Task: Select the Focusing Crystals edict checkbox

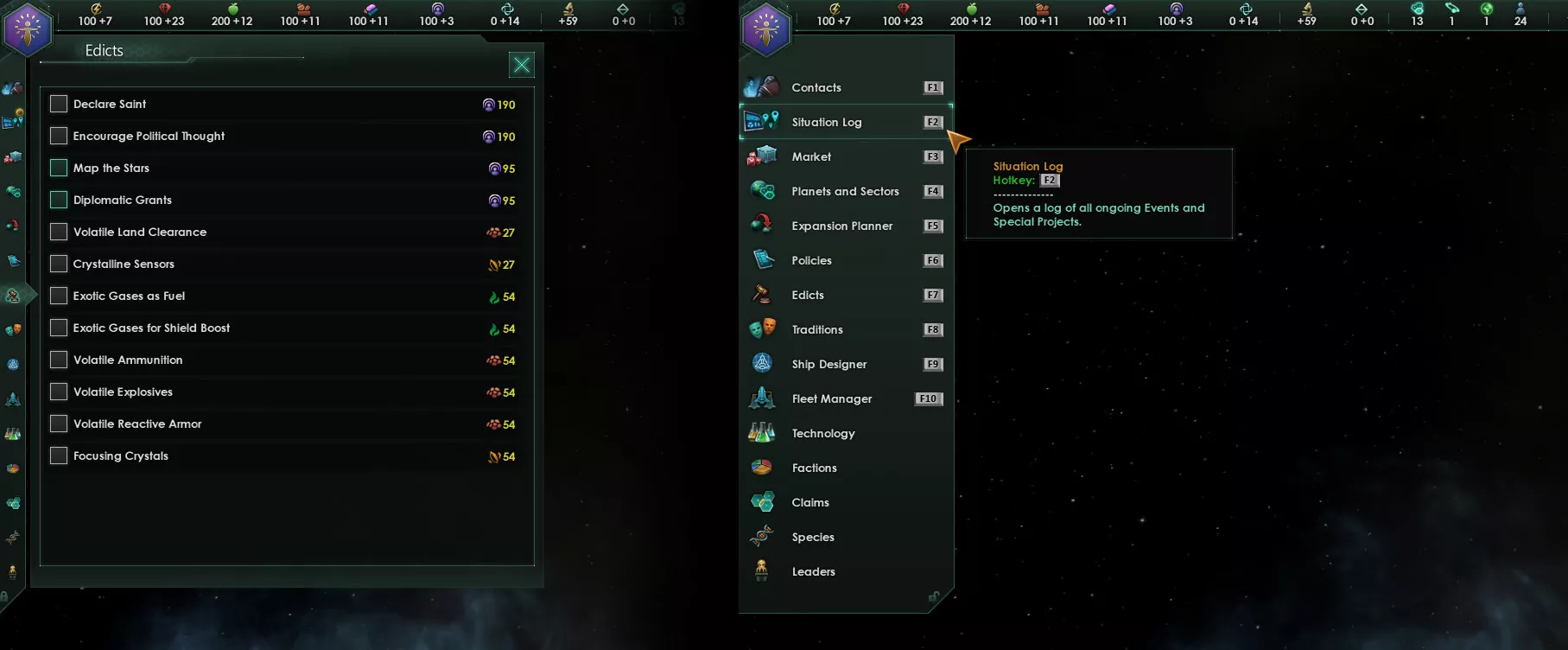Action: [59, 456]
